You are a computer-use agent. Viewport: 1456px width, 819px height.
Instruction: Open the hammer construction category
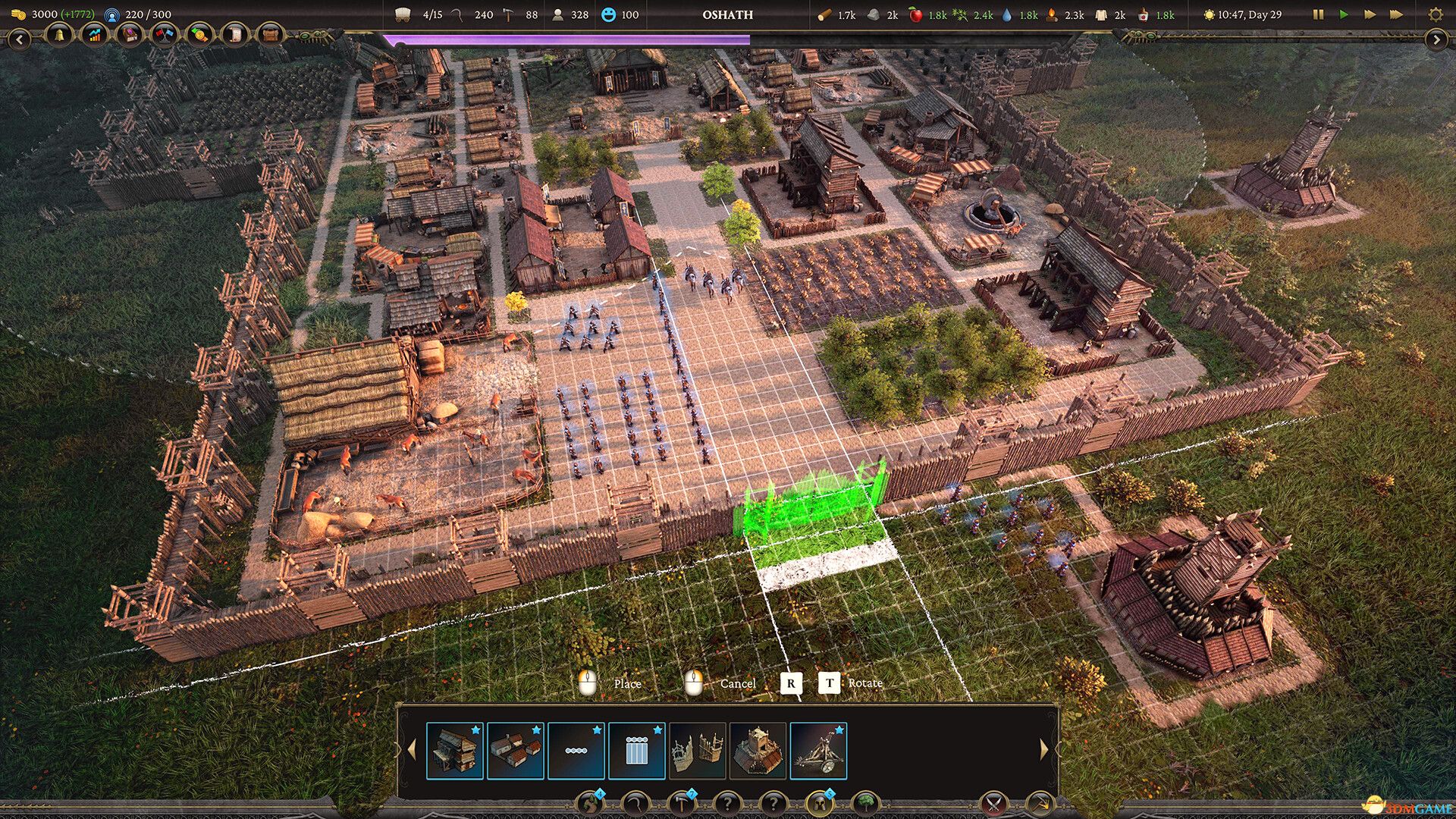tap(682, 804)
